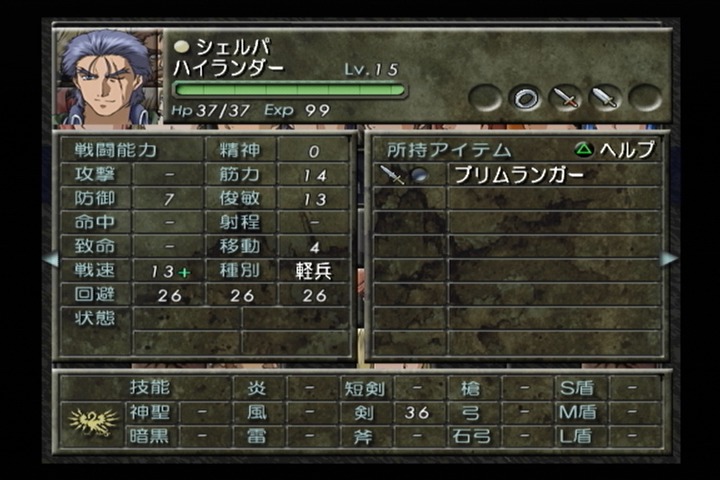Open the ヘルプ help label
Screen dimensions: 720x480
coord(616,150)
